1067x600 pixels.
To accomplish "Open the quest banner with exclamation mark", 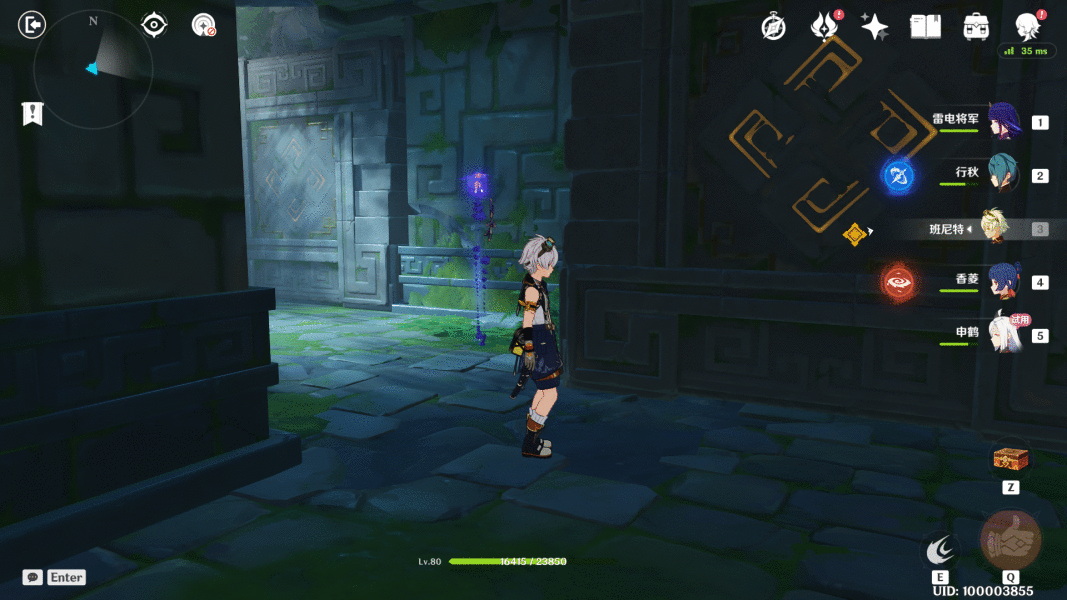I will click(32, 114).
